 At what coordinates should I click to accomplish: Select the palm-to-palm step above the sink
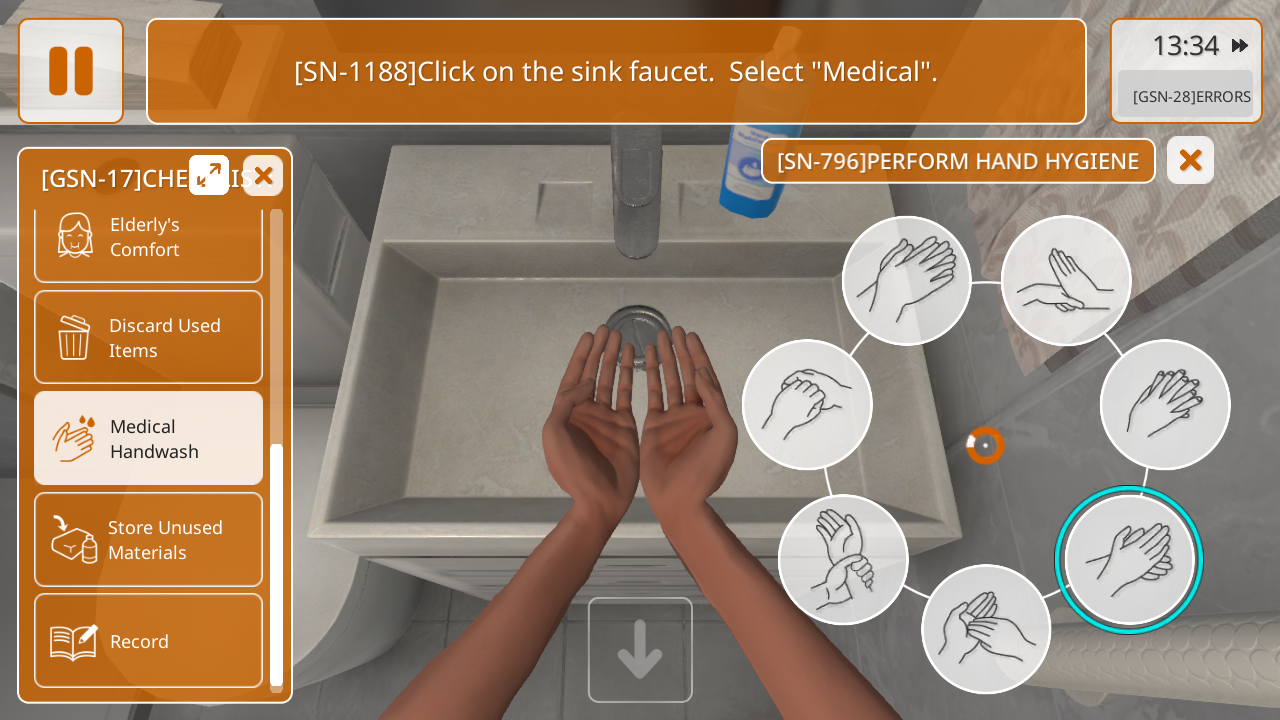coord(906,281)
